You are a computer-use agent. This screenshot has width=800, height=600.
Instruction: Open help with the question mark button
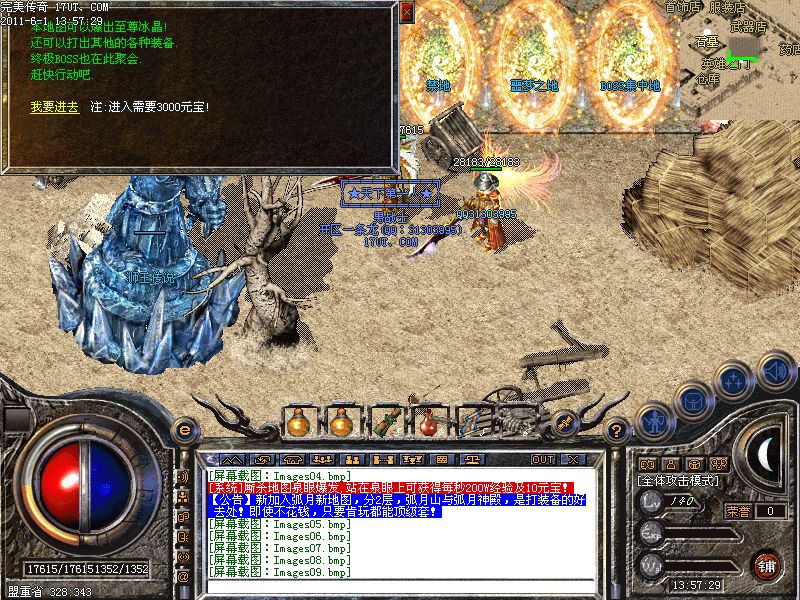click(x=619, y=429)
